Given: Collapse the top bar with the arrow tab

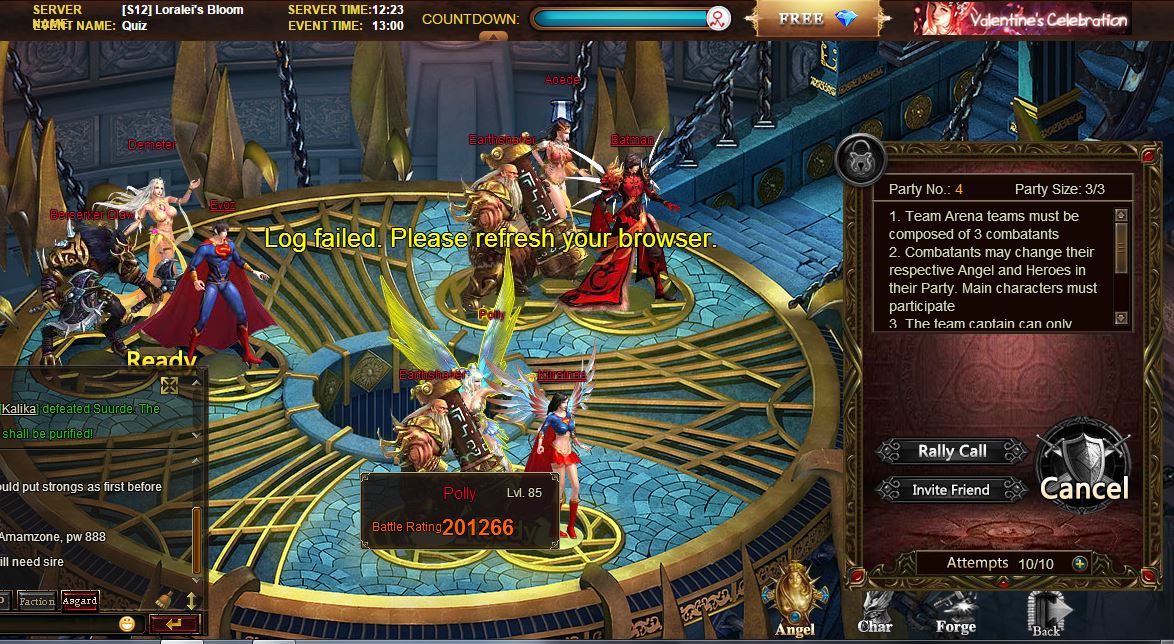Looking at the screenshot, I should click(x=492, y=36).
